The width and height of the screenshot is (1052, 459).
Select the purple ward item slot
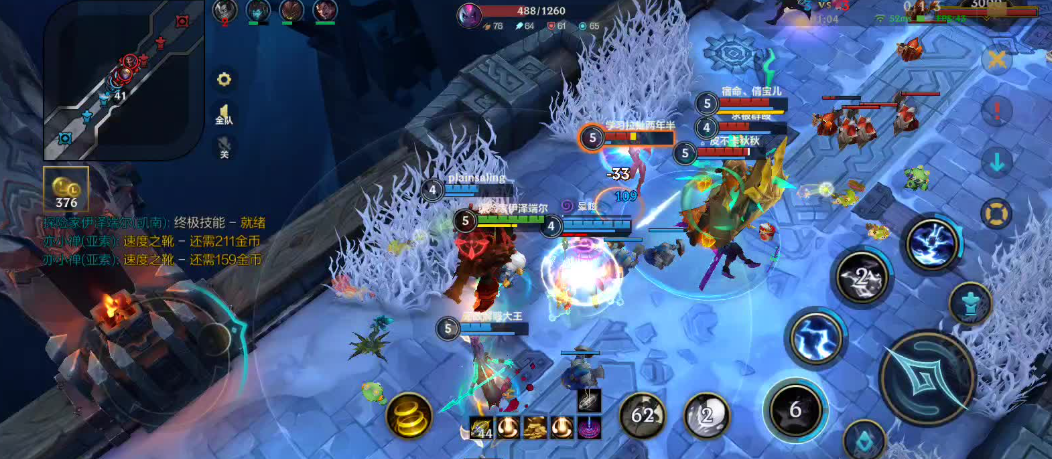589,426
